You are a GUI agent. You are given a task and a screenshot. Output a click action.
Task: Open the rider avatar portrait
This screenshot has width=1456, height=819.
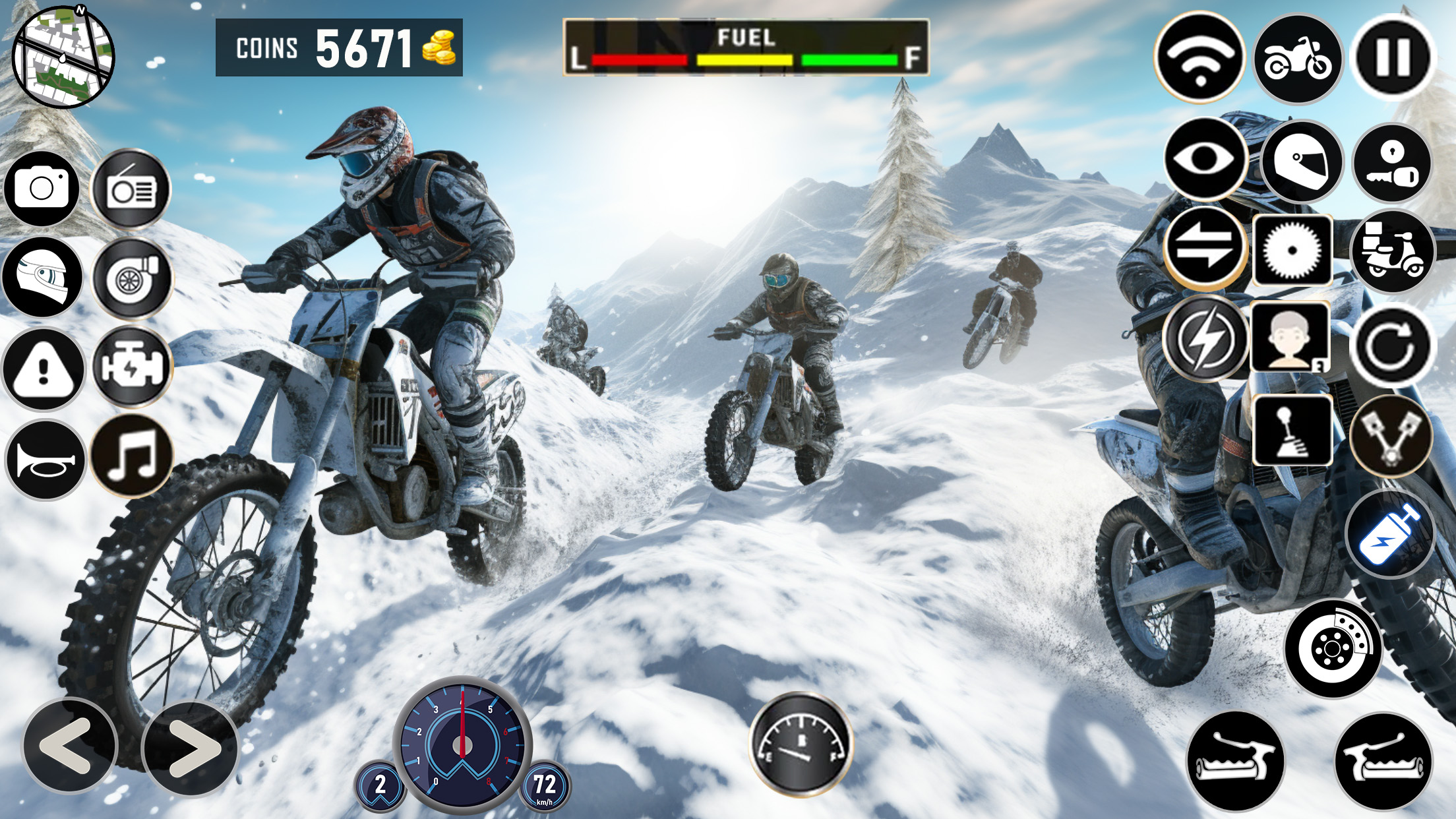1290,338
